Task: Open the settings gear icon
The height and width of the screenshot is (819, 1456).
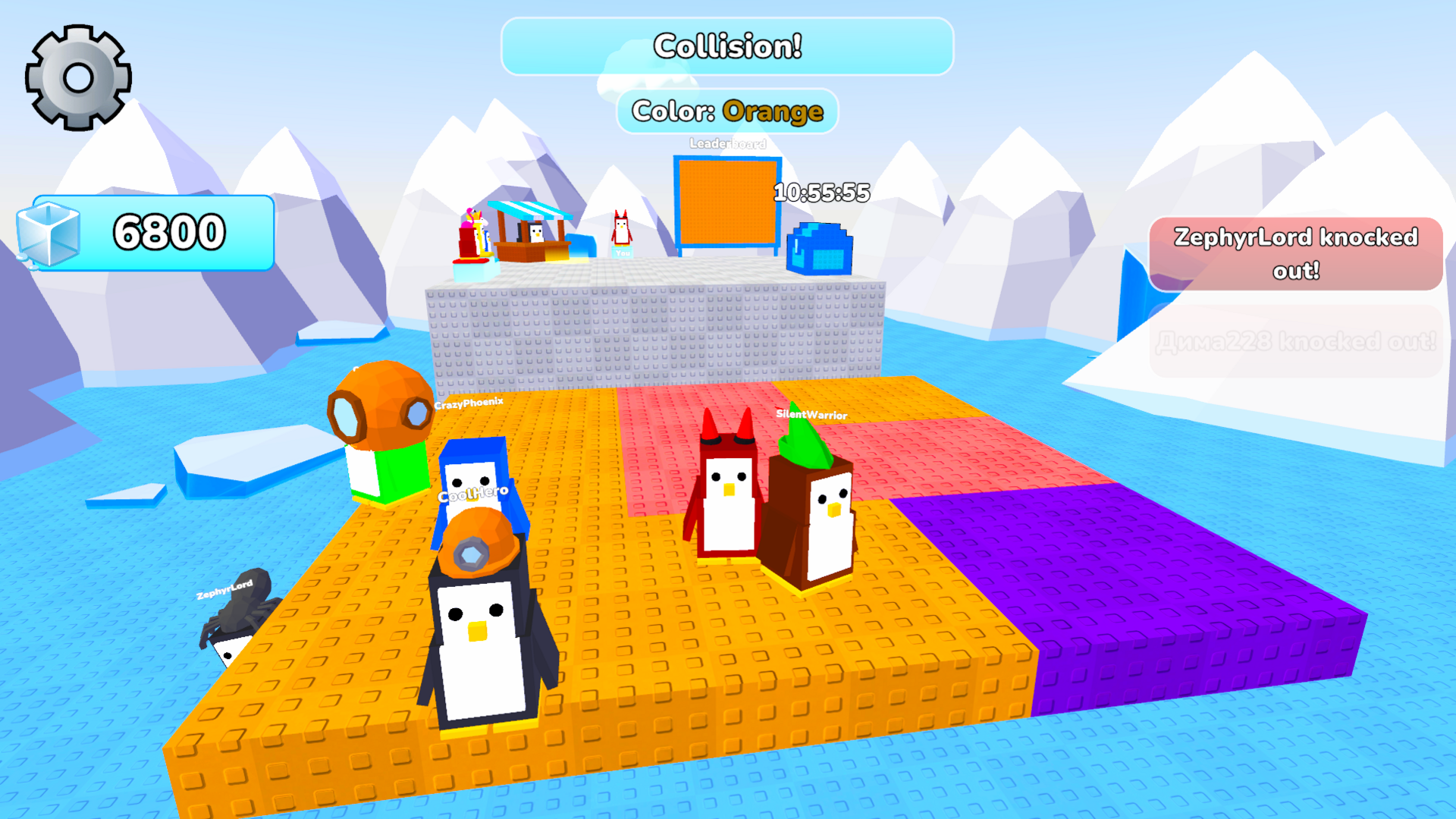Action: [78, 76]
